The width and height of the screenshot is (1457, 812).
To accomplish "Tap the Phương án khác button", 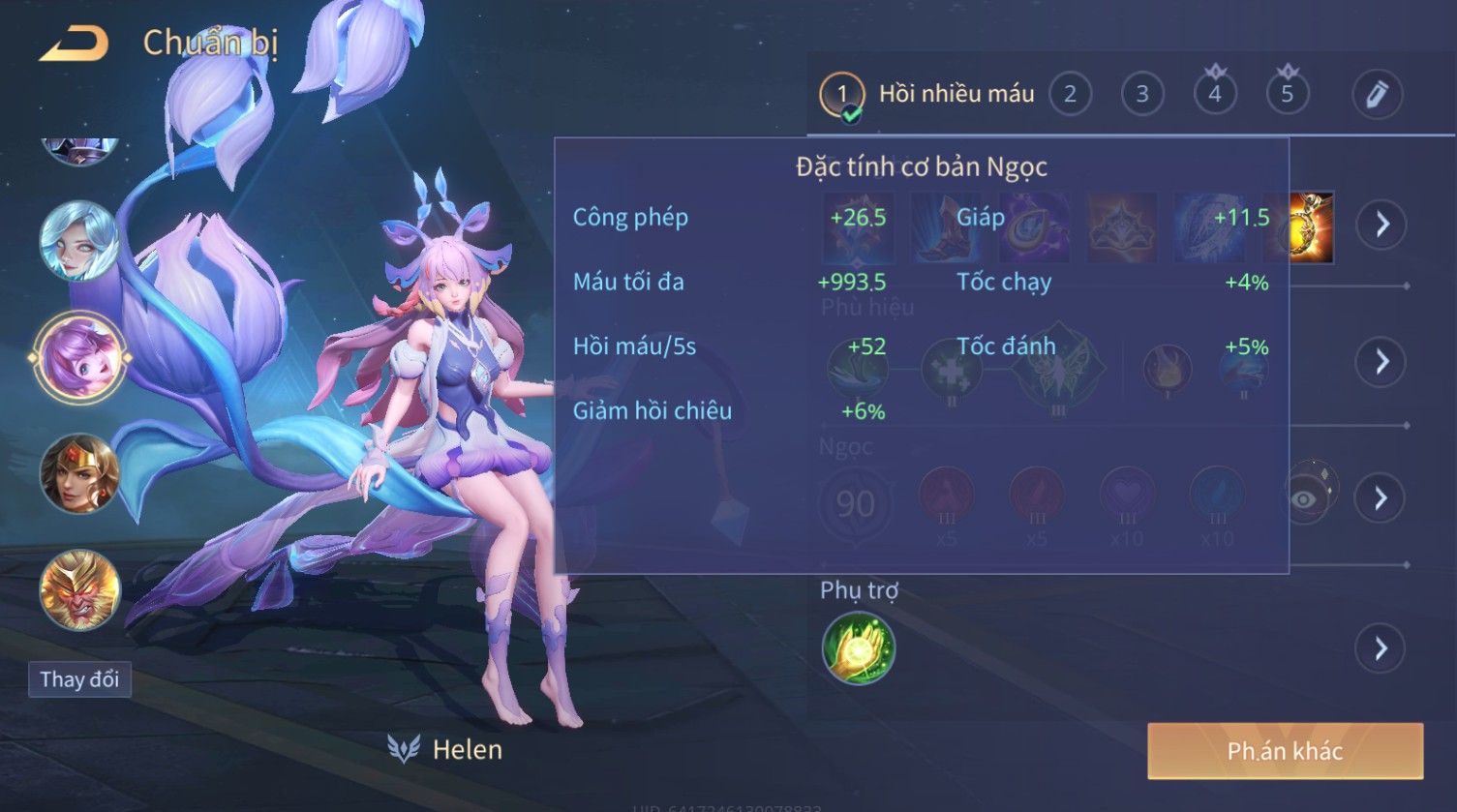I will [x=1285, y=751].
